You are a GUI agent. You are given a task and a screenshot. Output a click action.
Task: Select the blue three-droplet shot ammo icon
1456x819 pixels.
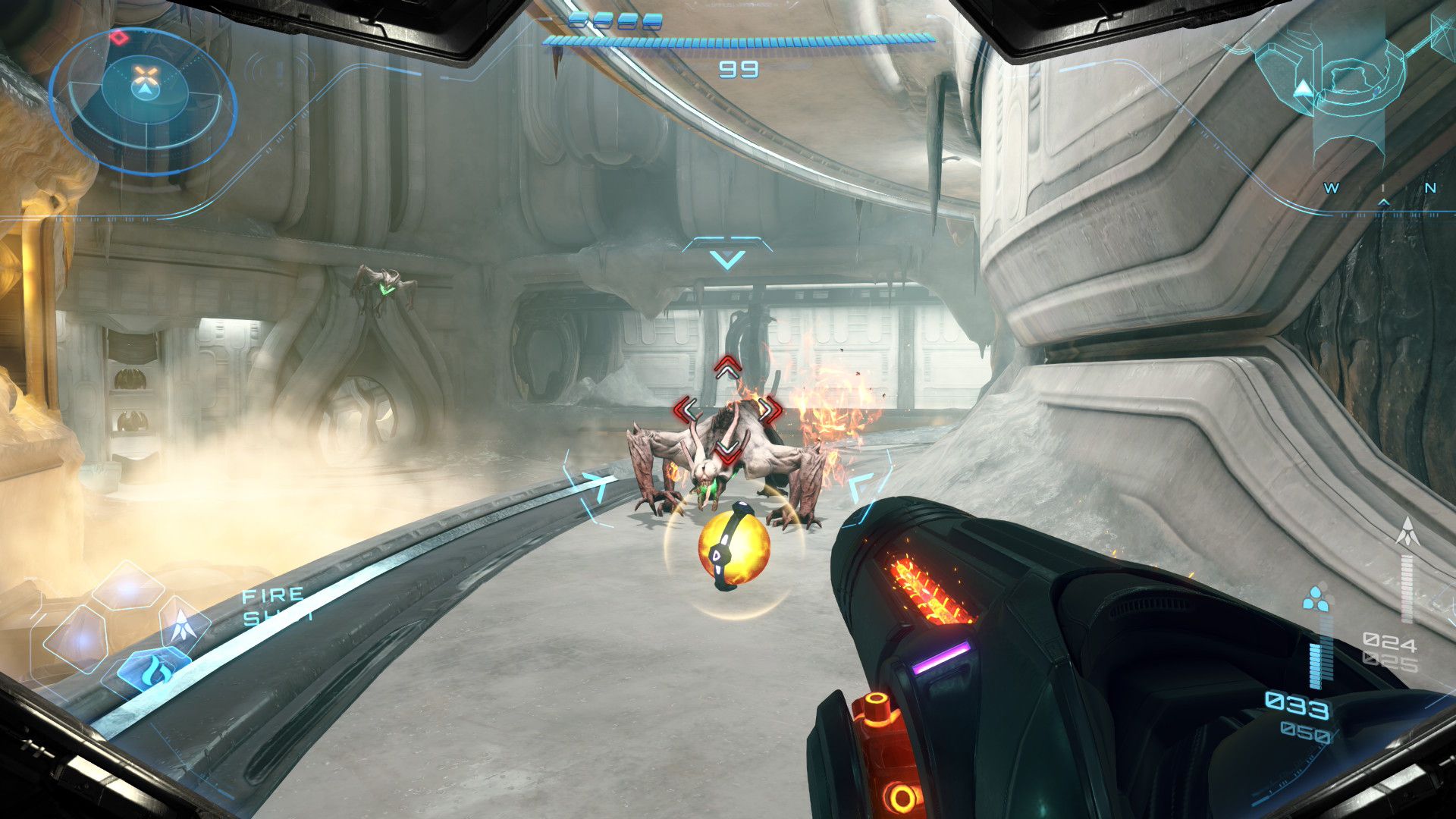[1316, 599]
